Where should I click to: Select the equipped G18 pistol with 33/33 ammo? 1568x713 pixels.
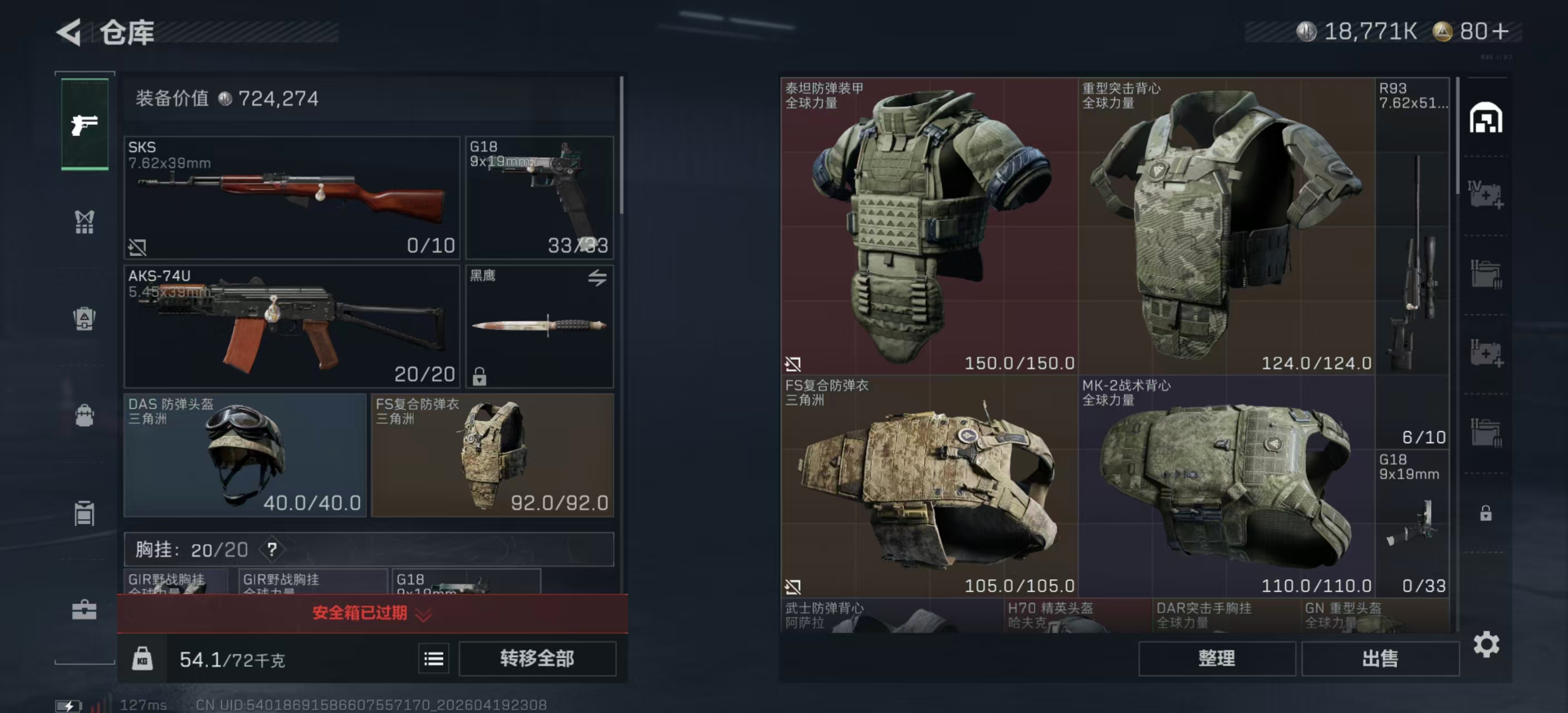pyautogui.click(x=540, y=197)
